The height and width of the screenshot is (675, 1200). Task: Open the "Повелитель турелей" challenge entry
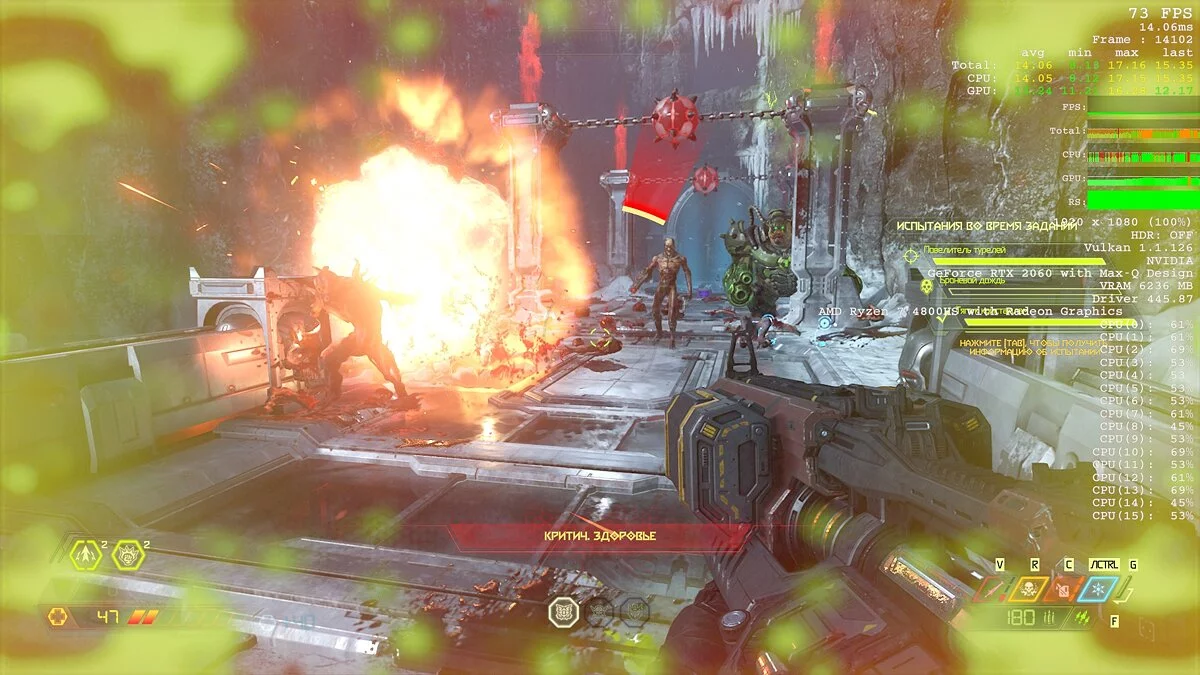pos(965,251)
